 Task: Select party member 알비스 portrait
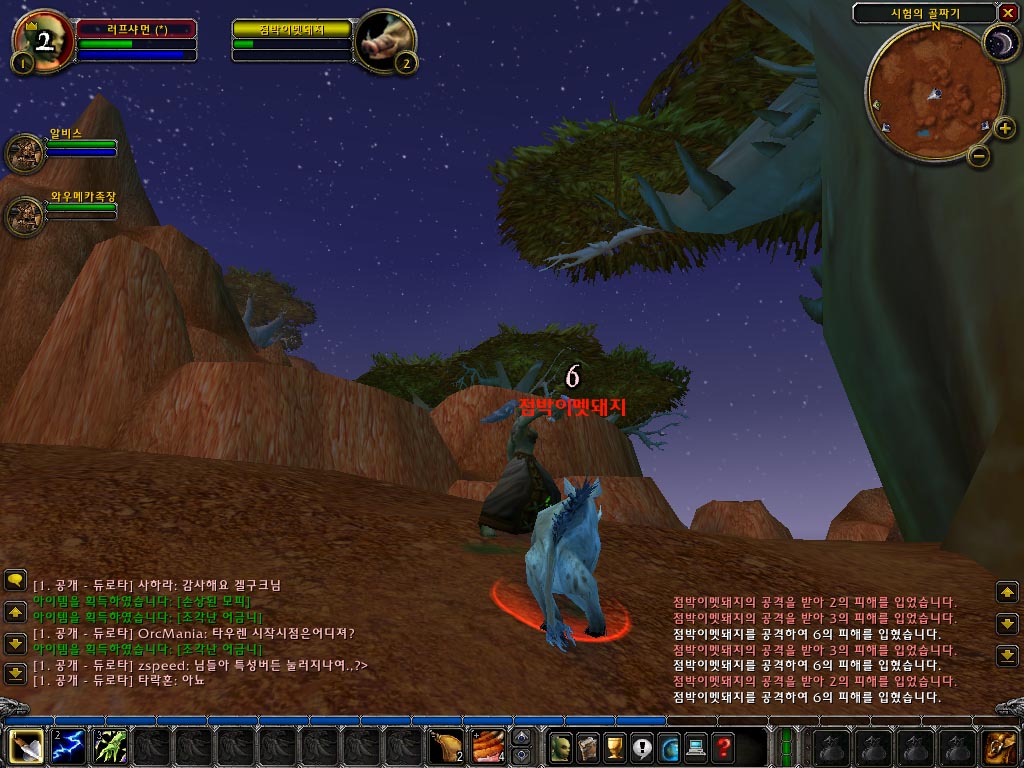click(x=23, y=153)
